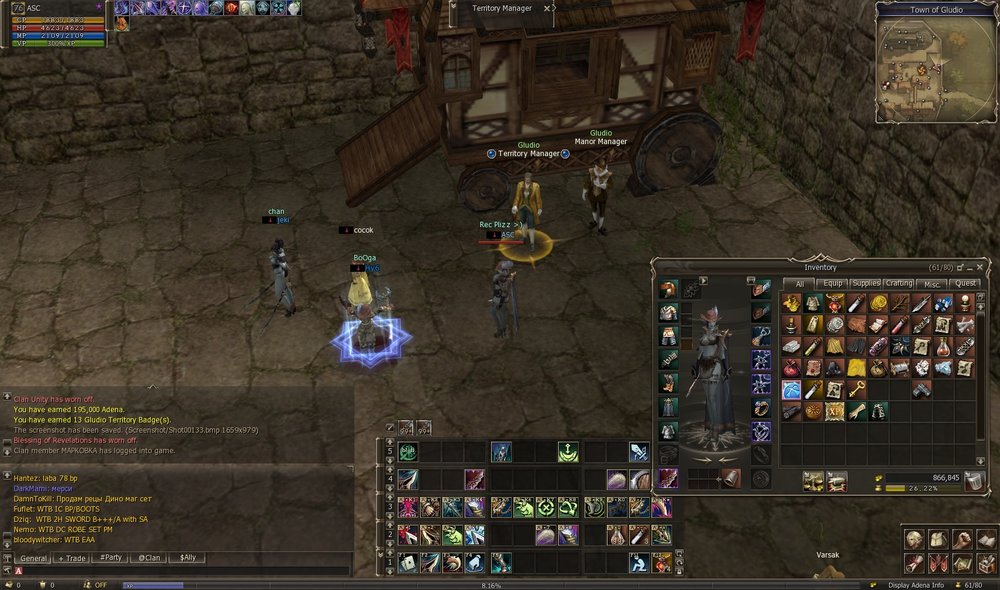Image resolution: width=1000 pixels, height=590 pixels.
Task: Switch to the $Ally chat tab
Action: tap(186, 558)
